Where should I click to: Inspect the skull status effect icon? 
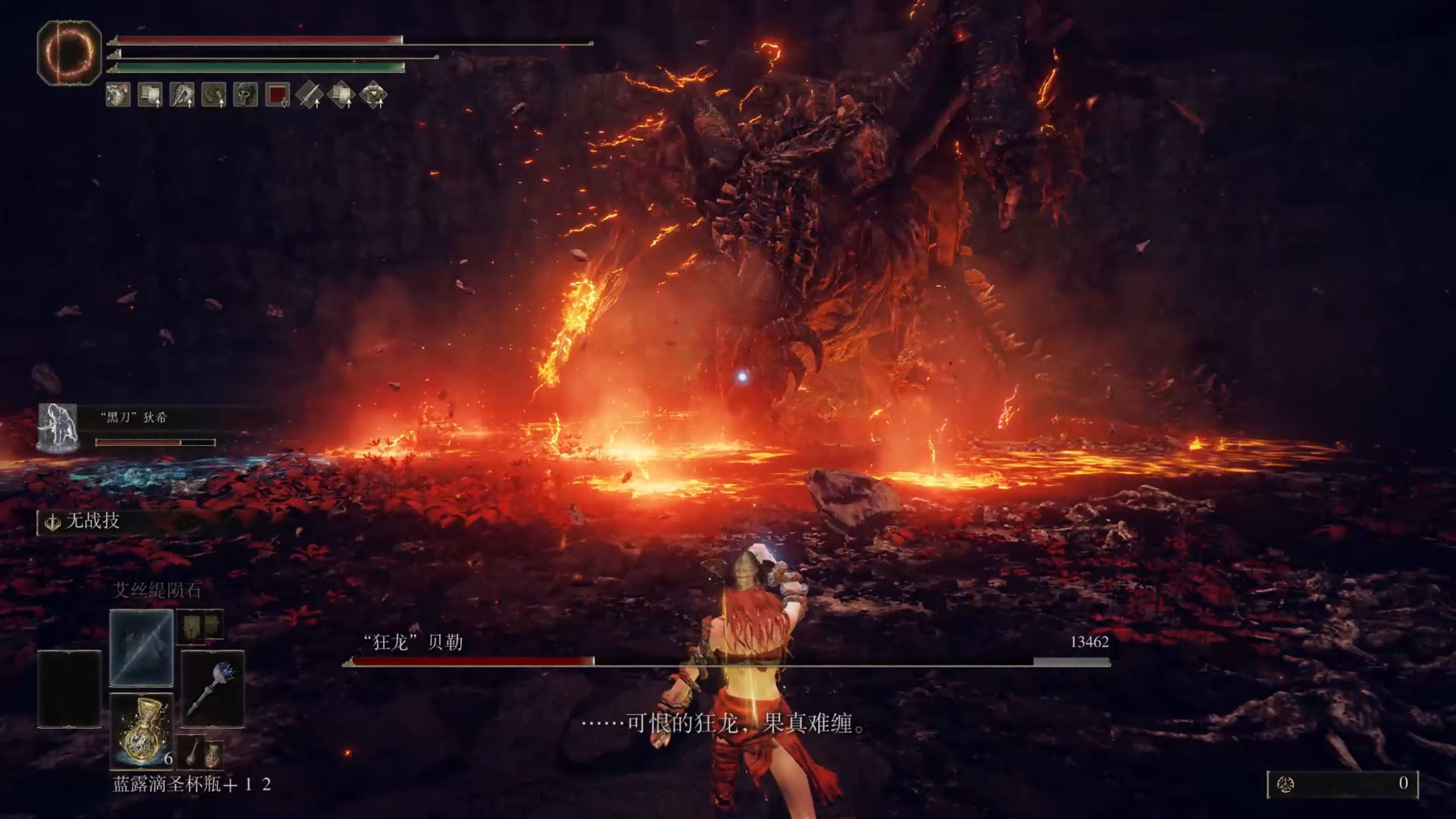click(246, 95)
